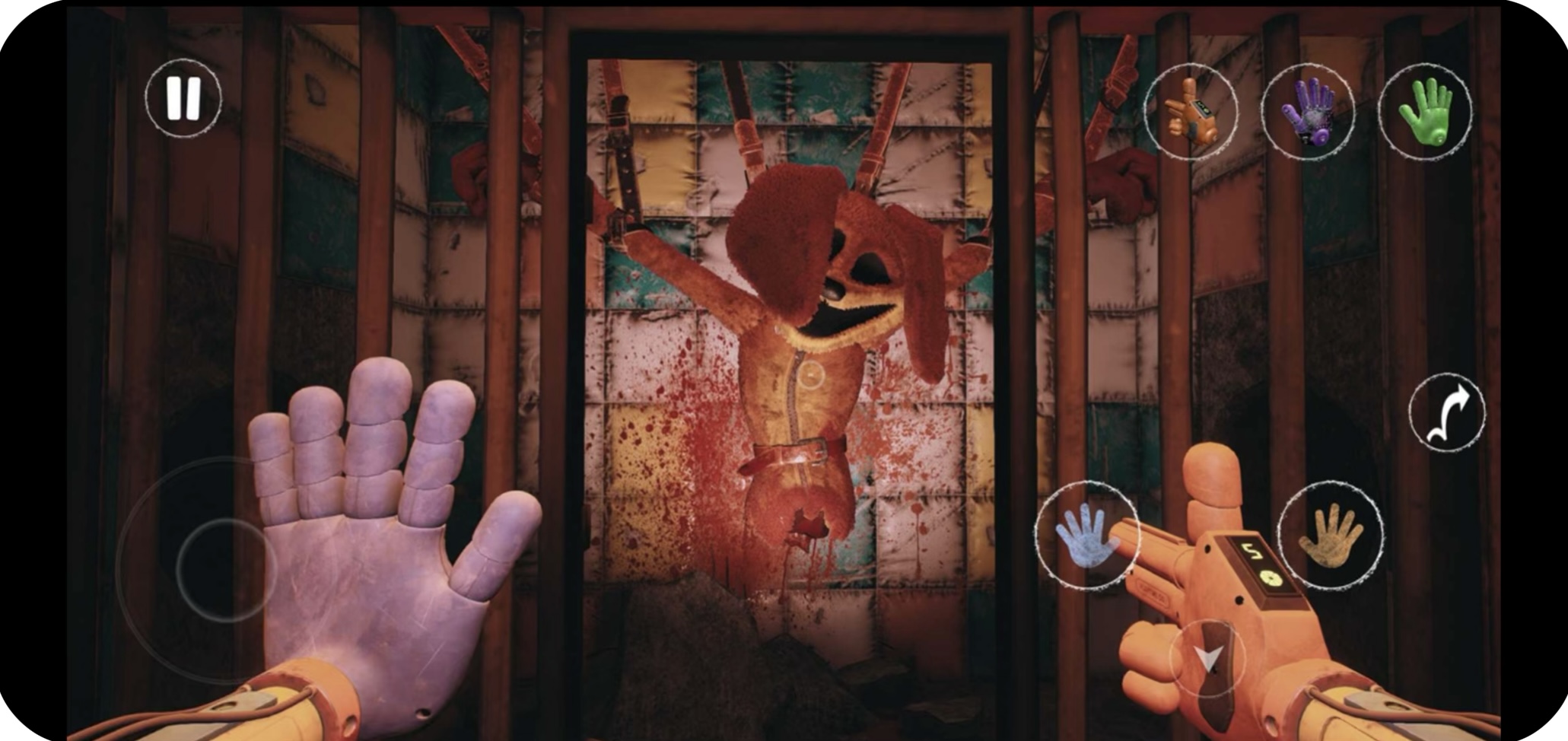The image size is (1568, 741).
Task: Tap the jump arrow button
Action: [x=1446, y=413]
